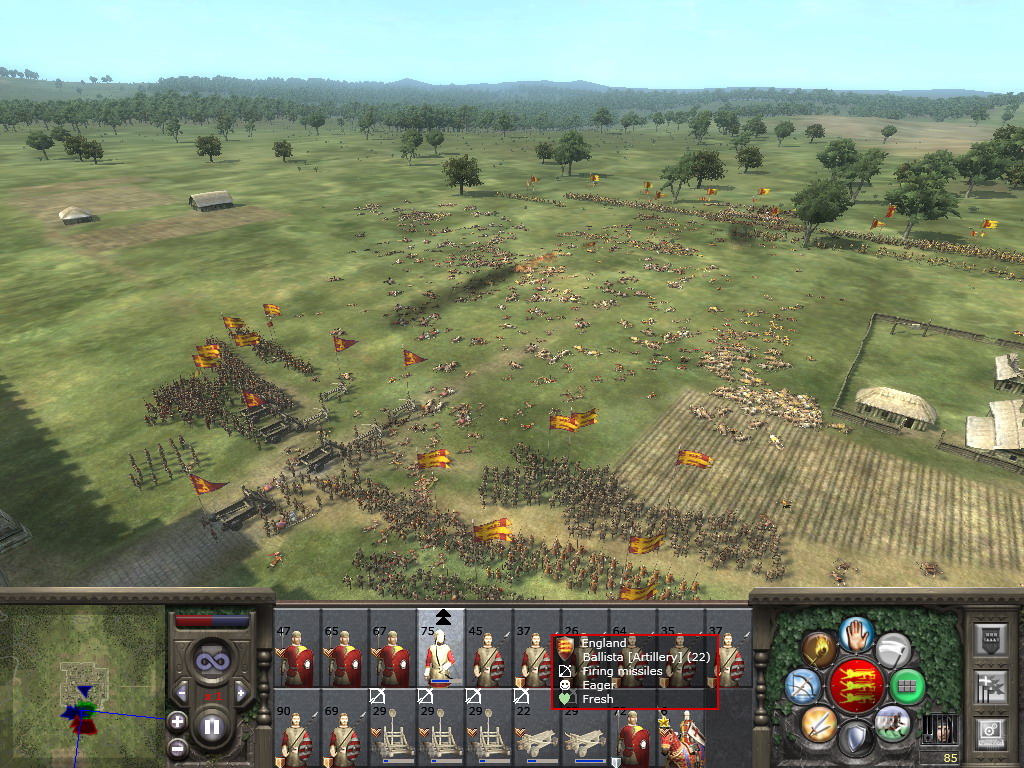The image size is (1024, 768).
Task: Click the England three lions crest button
Action: [856, 685]
